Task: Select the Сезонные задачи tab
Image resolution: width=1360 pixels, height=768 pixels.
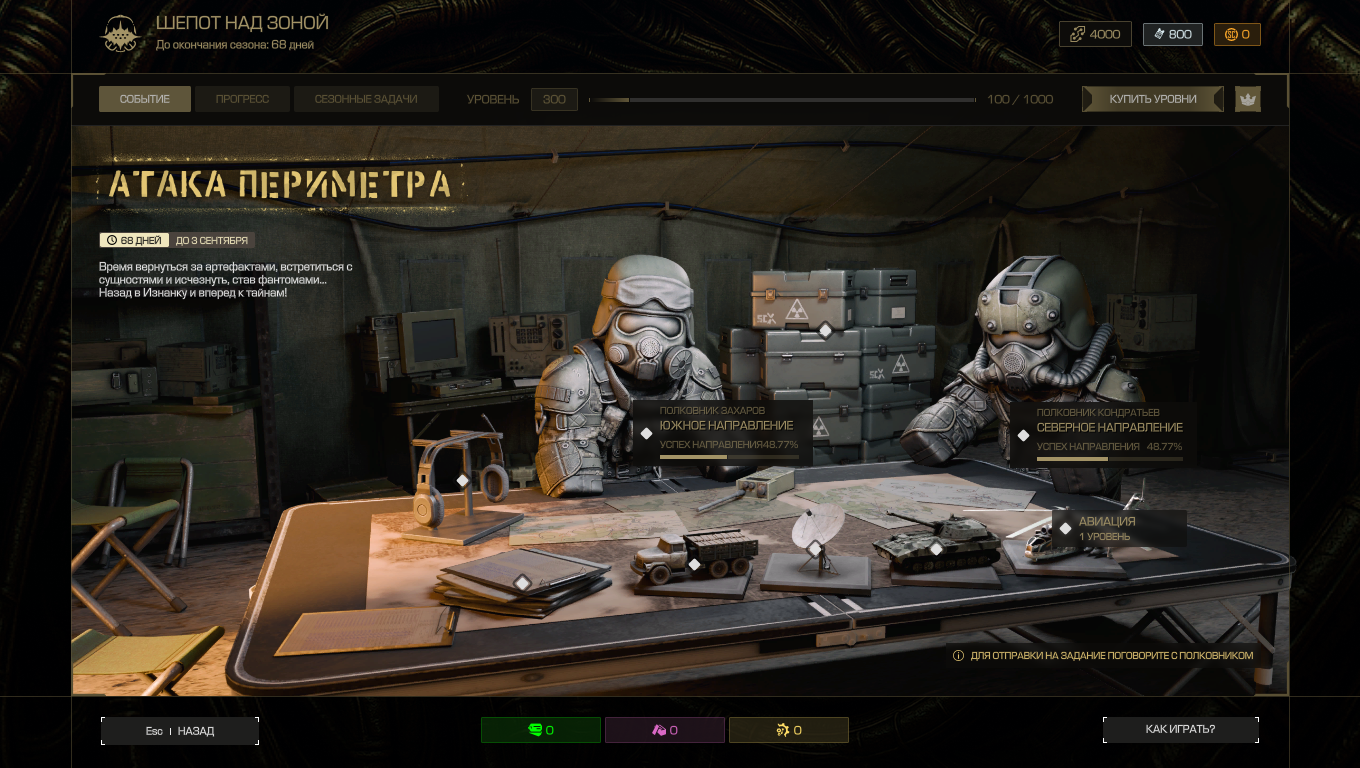Action: [366, 99]
